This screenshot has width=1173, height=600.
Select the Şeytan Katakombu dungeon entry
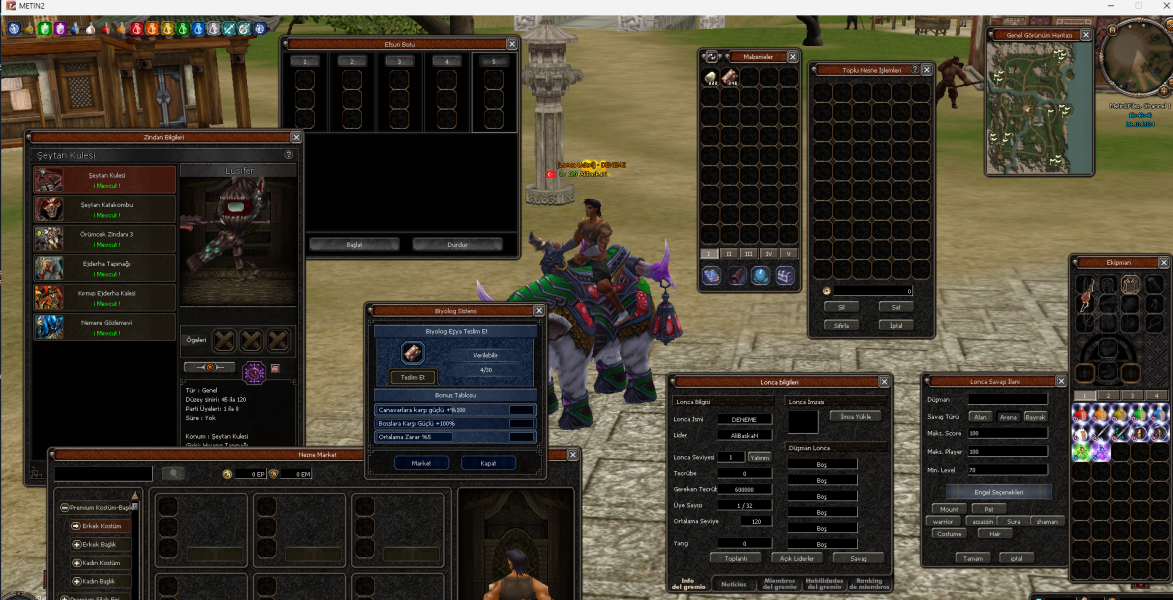(105, 209)
